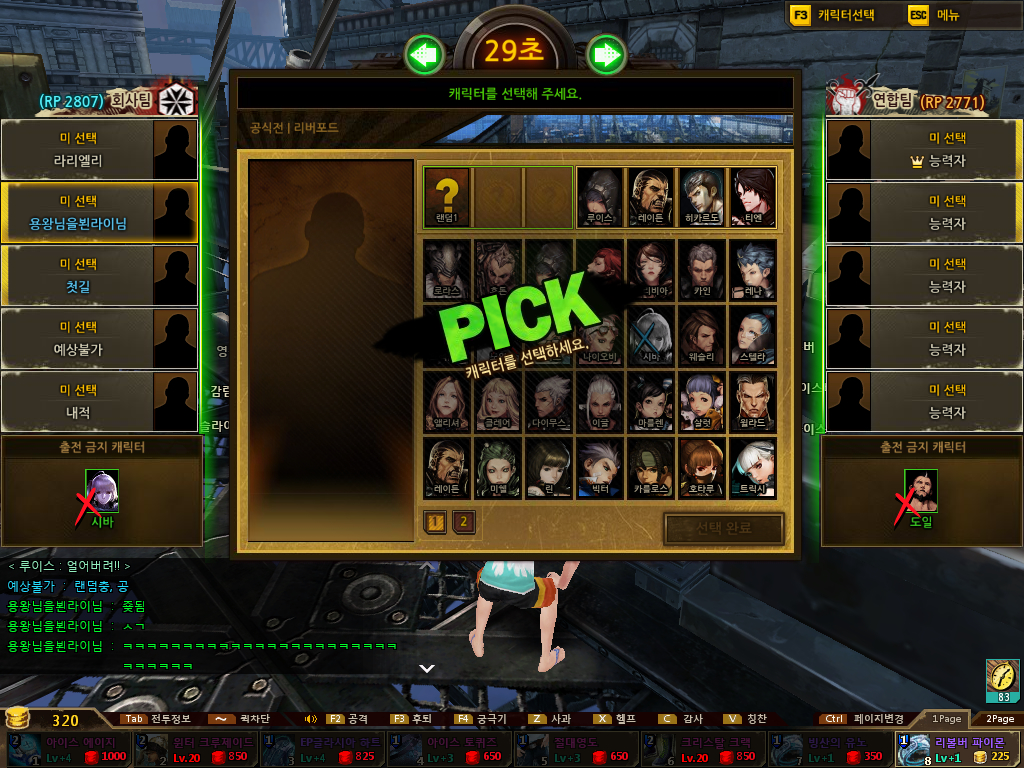Select the Willard character portrait
1024x768 pixels.
click(753, 401)
